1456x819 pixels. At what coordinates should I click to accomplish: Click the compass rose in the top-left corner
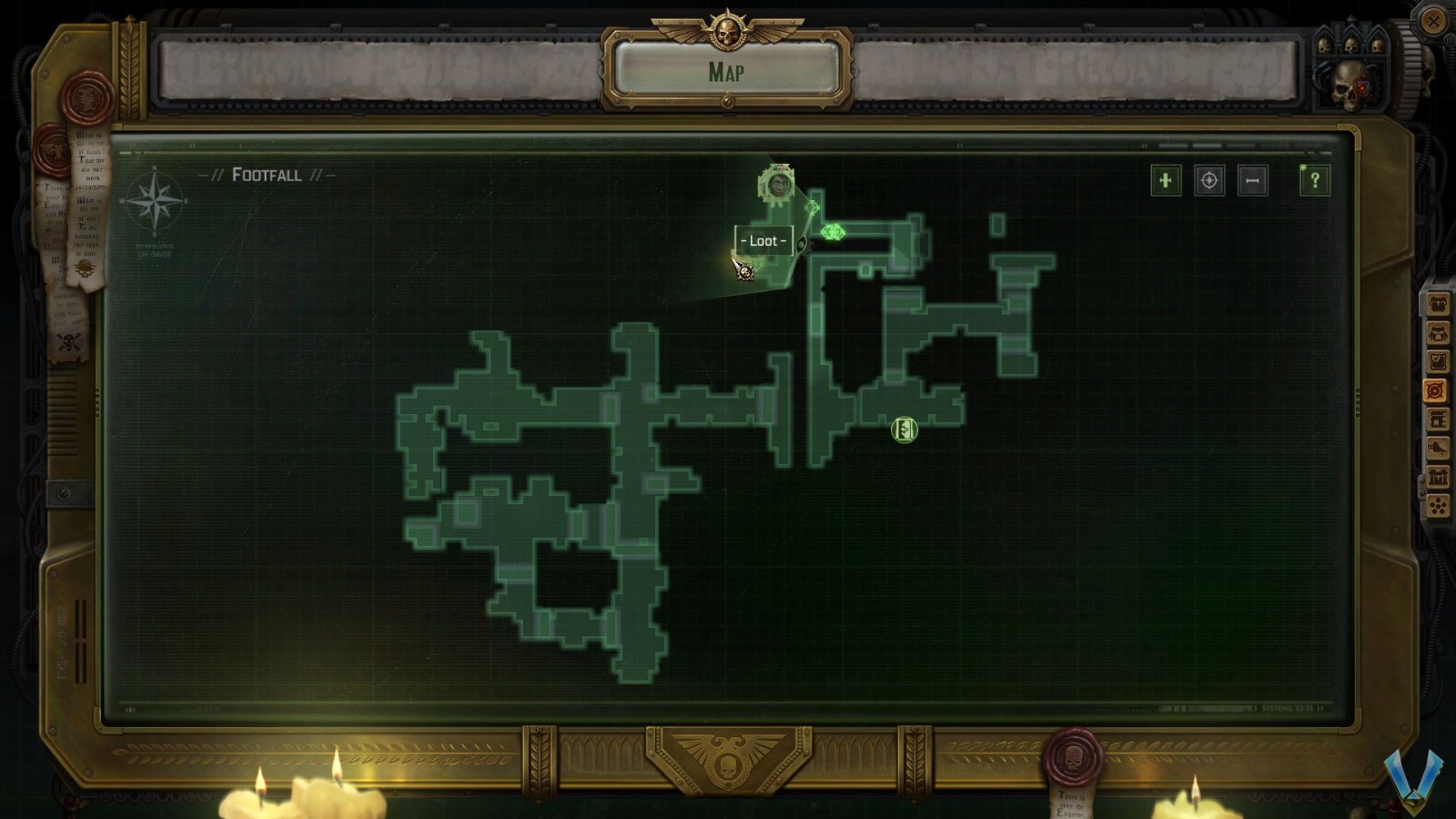point(153,202)
